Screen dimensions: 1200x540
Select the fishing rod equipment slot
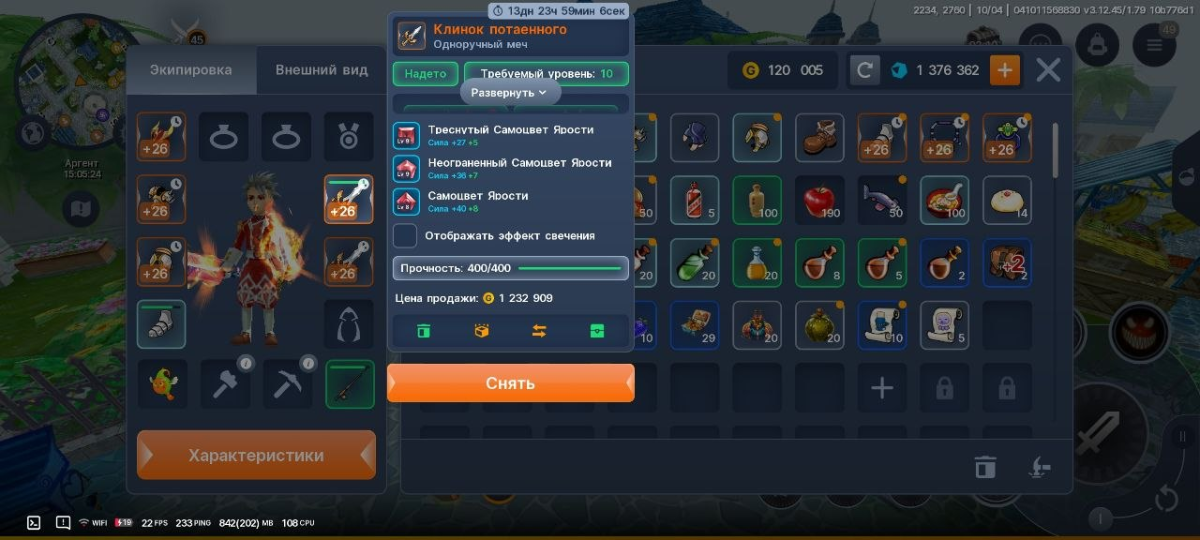tap(349, 384)
